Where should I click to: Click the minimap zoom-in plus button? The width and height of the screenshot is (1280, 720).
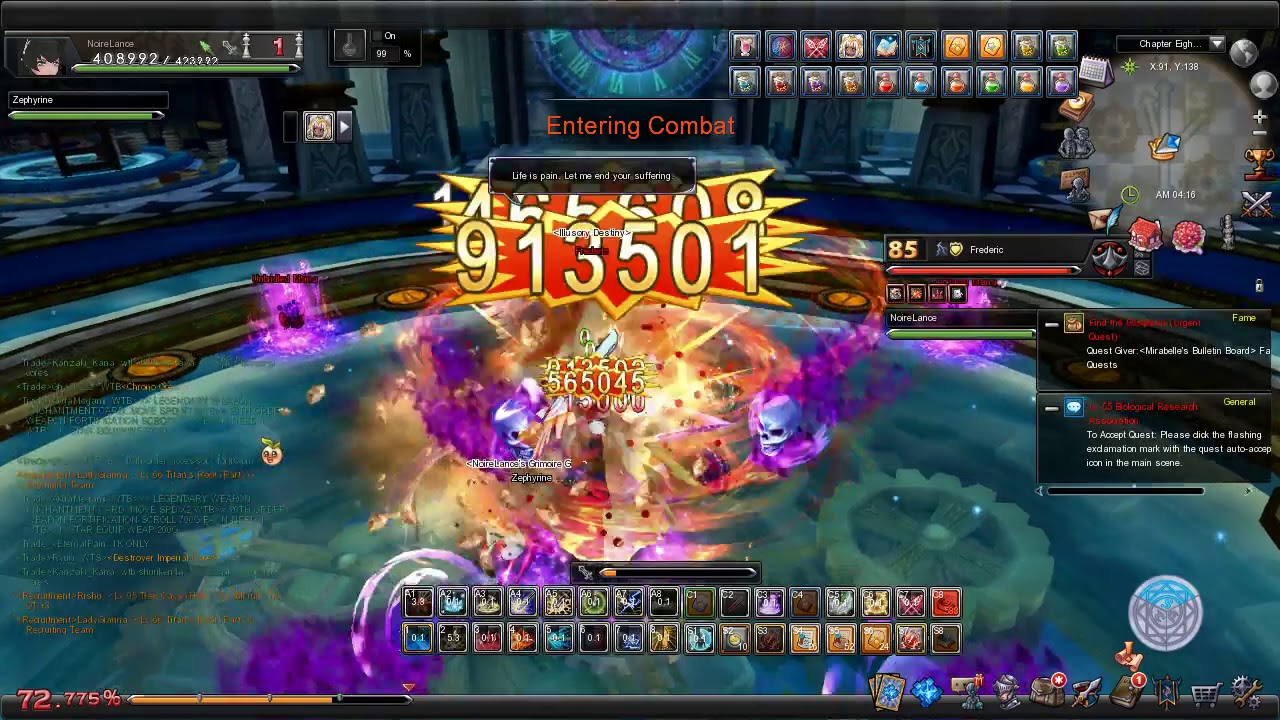click(1259, 117)
